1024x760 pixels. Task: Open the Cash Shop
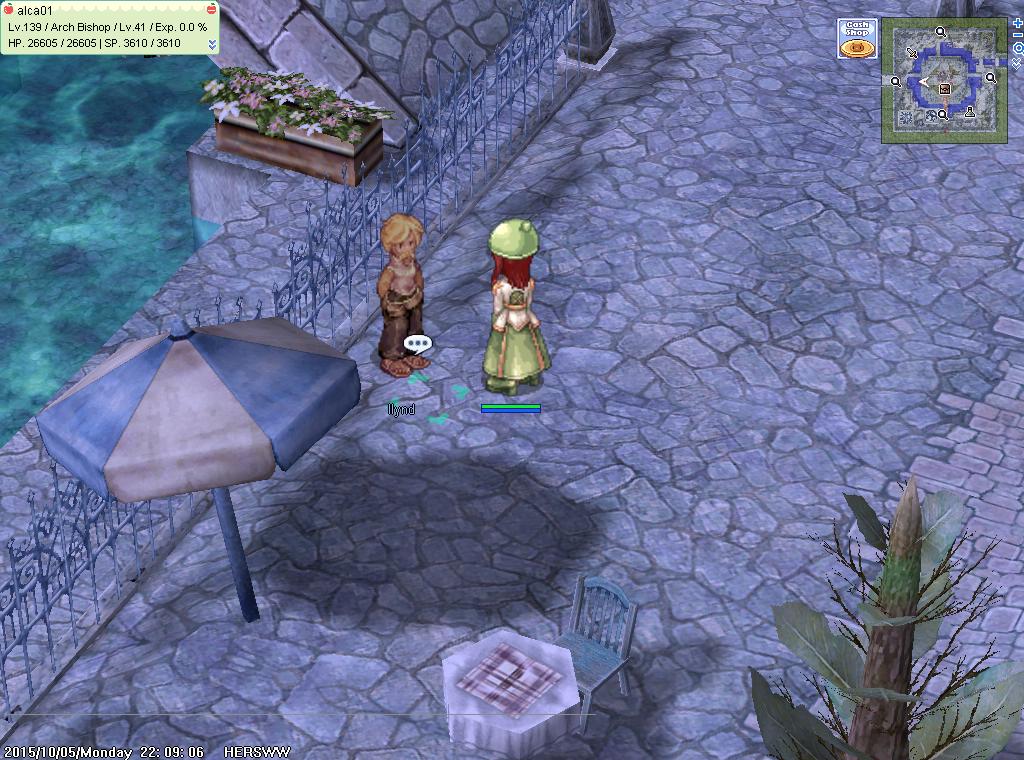coord(857,38)
